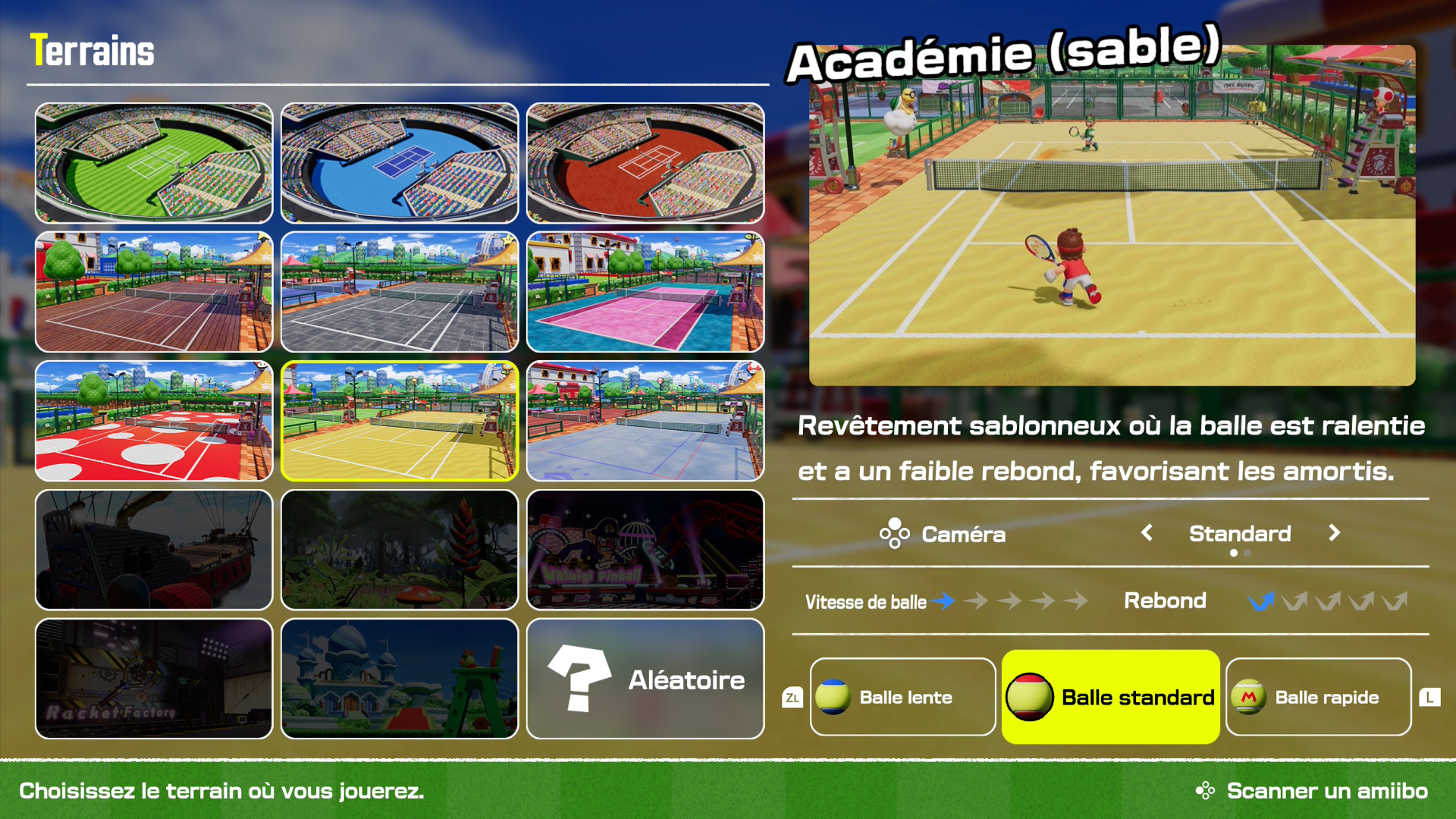Select the Racket Factory court
Viewport: 1456px width, 819px height.
pos(154,679)
